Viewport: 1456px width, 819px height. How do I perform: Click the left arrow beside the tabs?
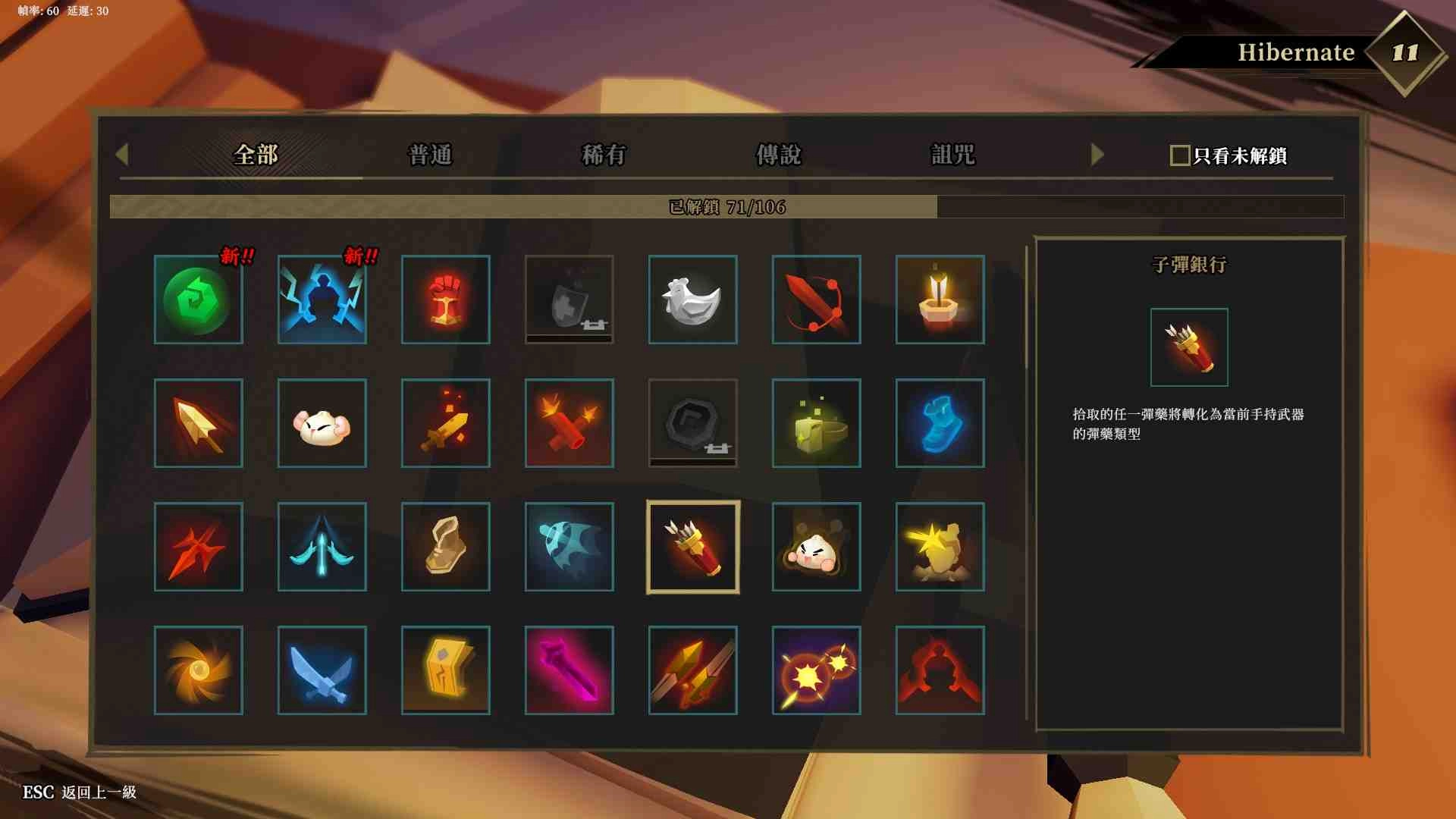coord(121,155)
